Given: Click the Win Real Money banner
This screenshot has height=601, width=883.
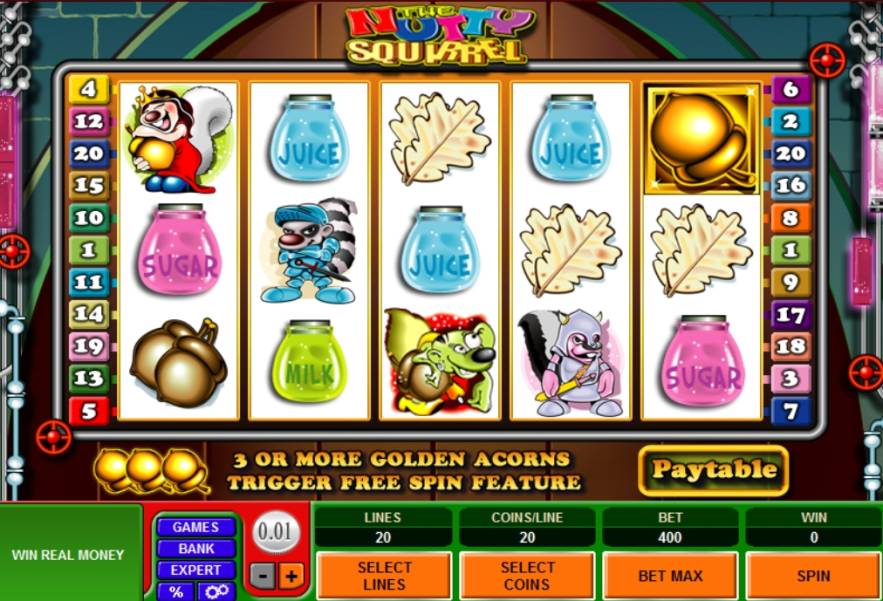Looking at the screenshot, I should (69, 554).
